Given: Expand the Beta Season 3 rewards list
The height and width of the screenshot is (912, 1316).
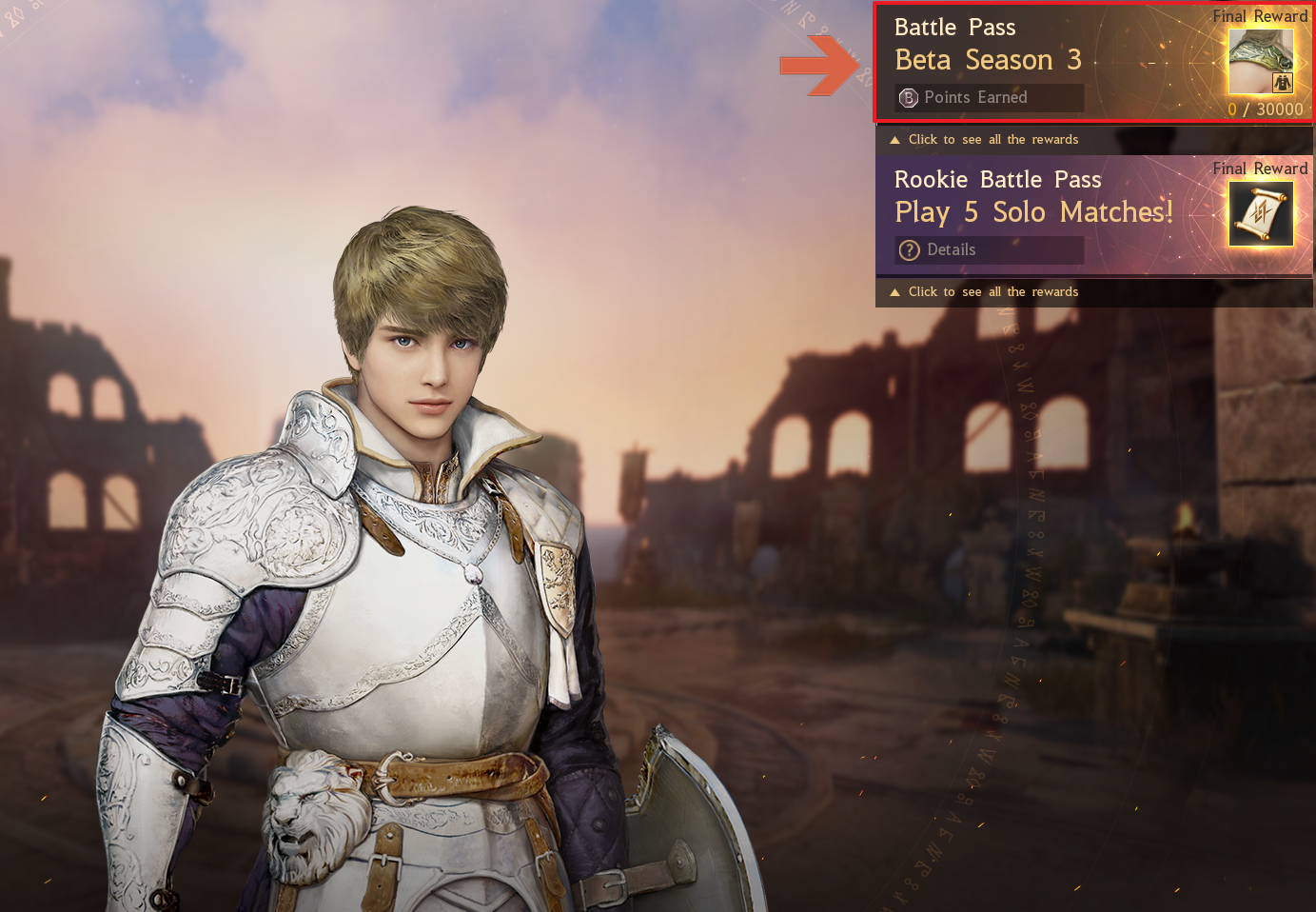Looking at the screenshot, I should pos(992,140).
